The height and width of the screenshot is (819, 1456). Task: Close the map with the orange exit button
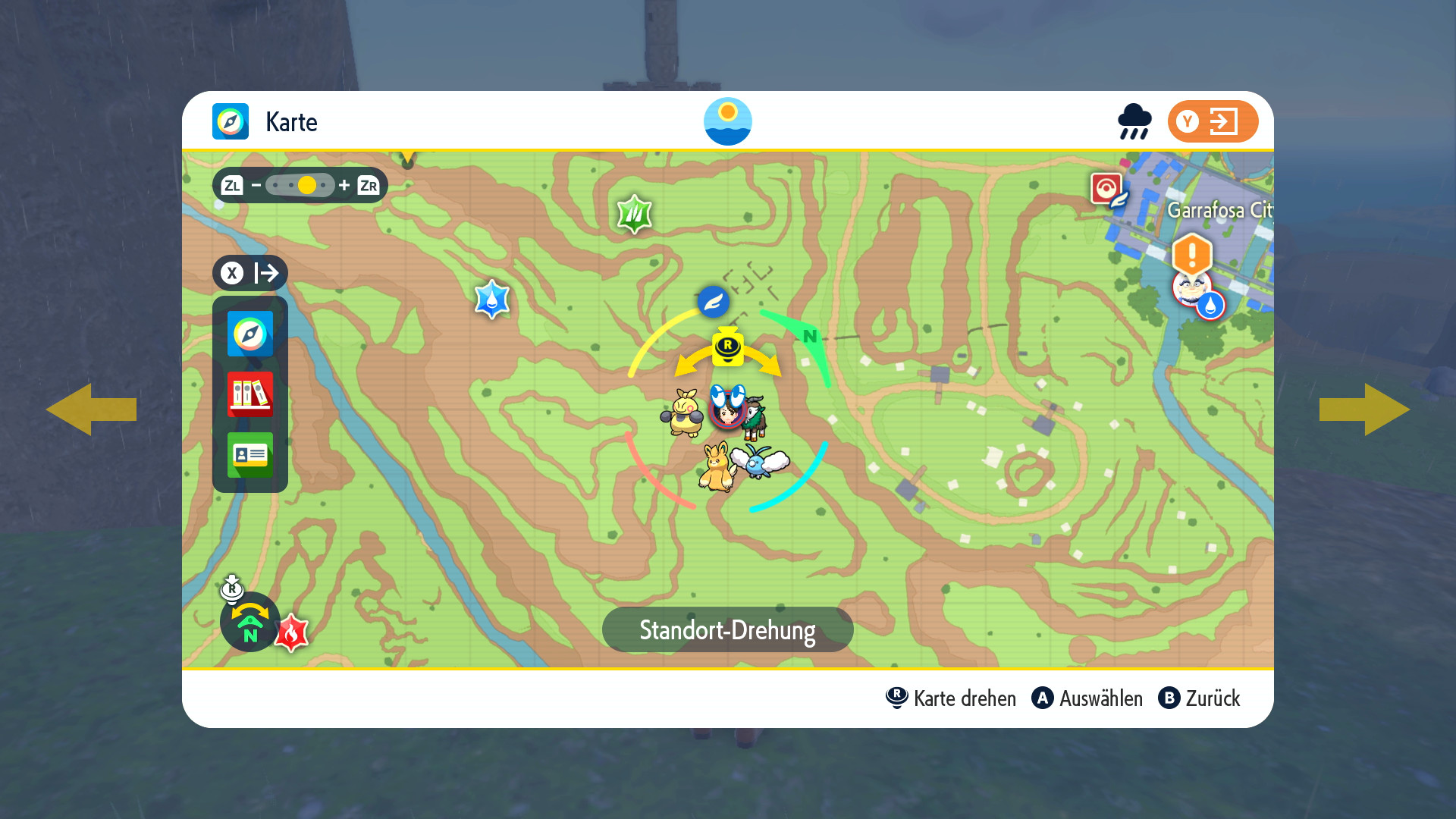1212,121
